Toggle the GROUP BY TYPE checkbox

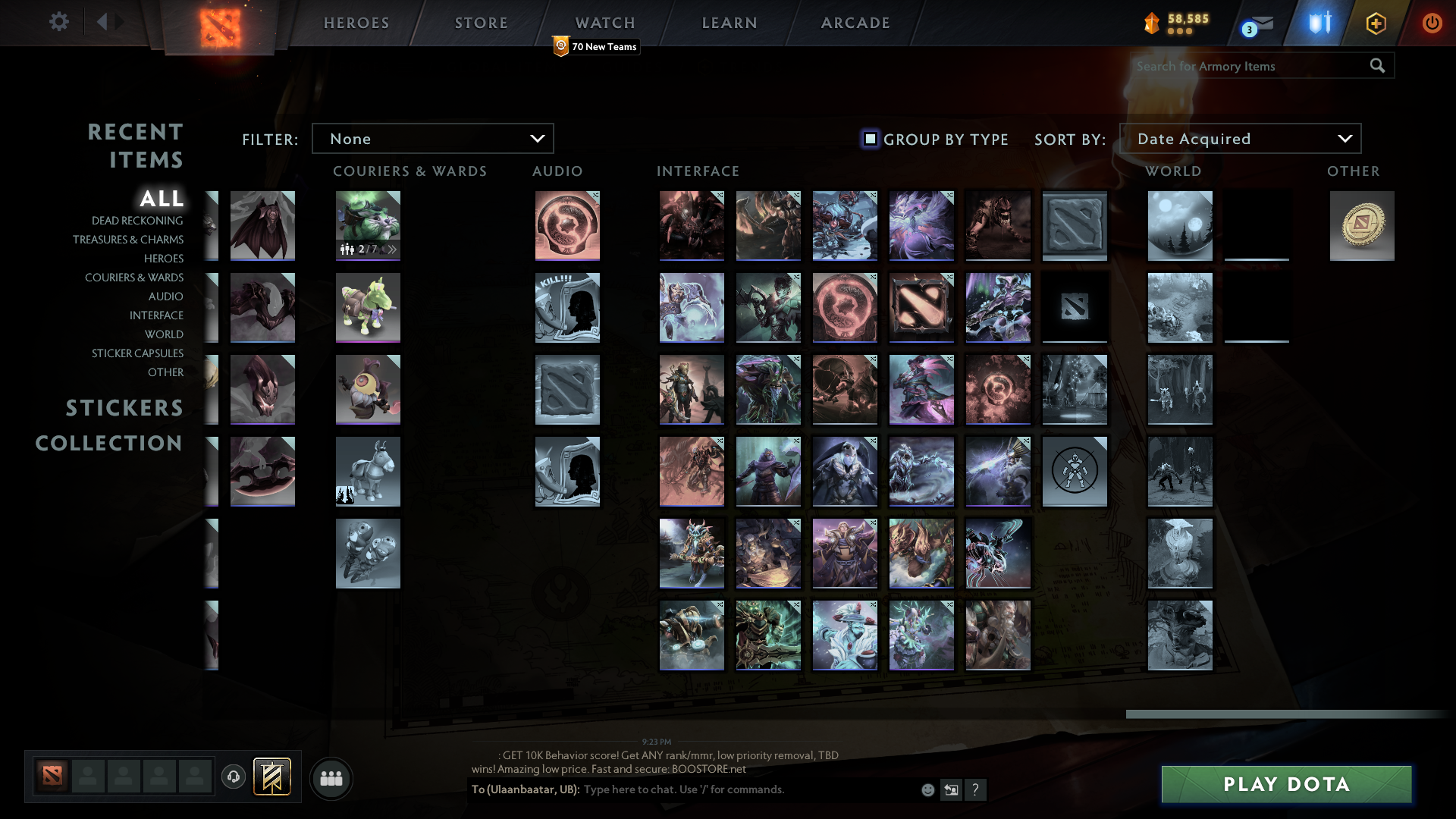point(869,139)
